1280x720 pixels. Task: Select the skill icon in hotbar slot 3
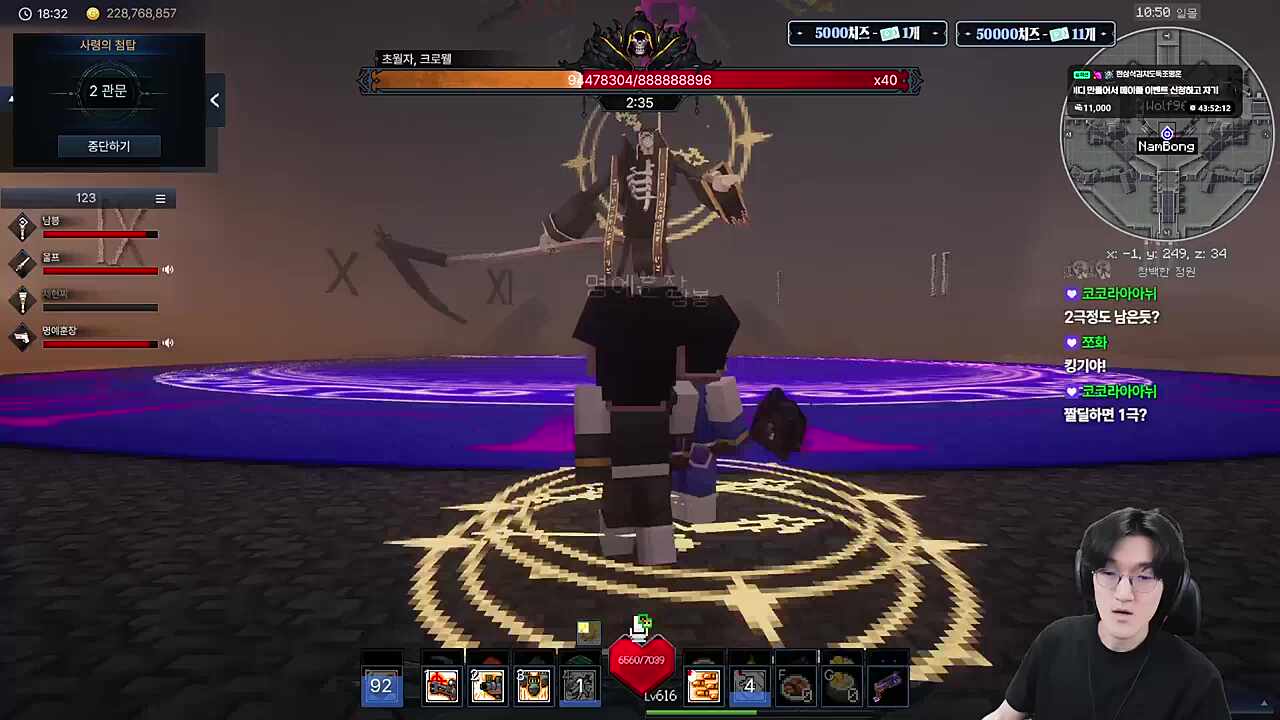(x=533, y=684)
